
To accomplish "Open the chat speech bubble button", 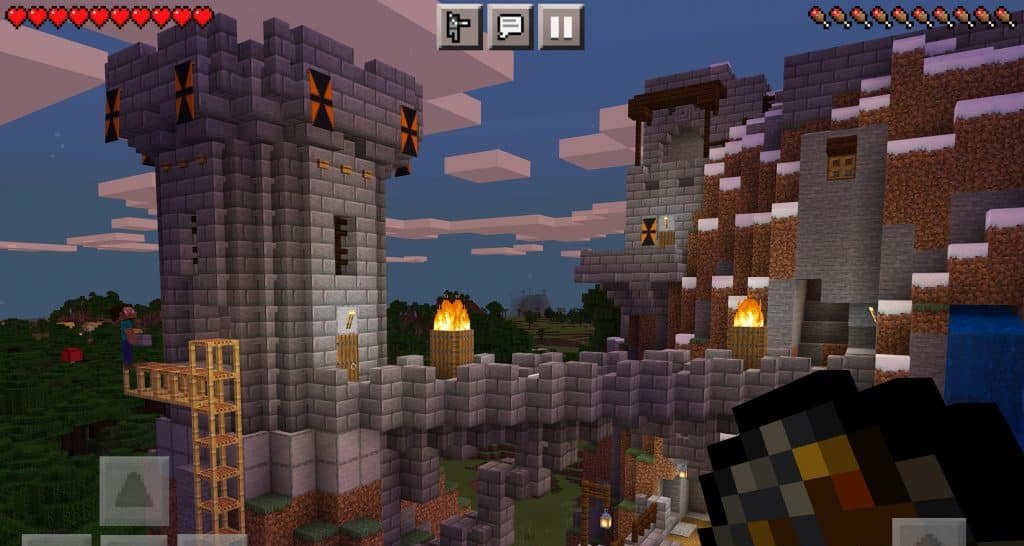I will pos(510,26).
